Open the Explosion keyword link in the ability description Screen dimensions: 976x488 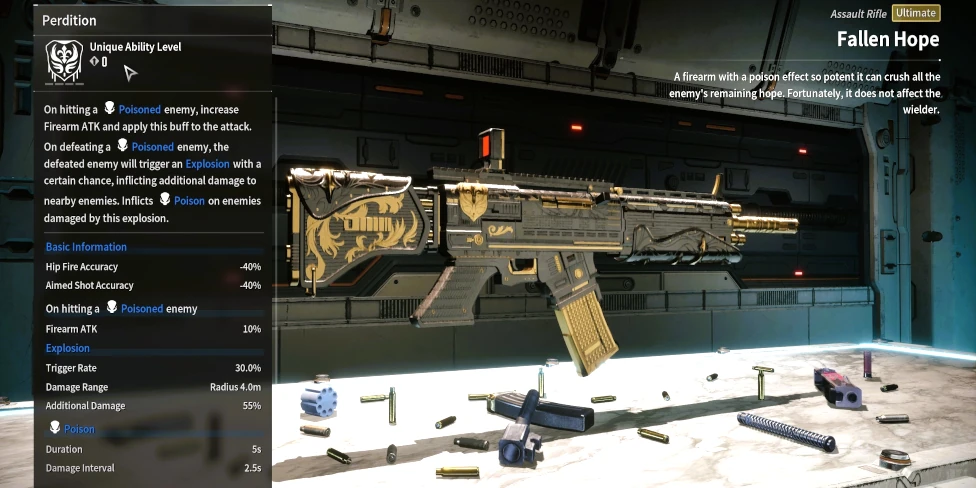pos(207,163)
